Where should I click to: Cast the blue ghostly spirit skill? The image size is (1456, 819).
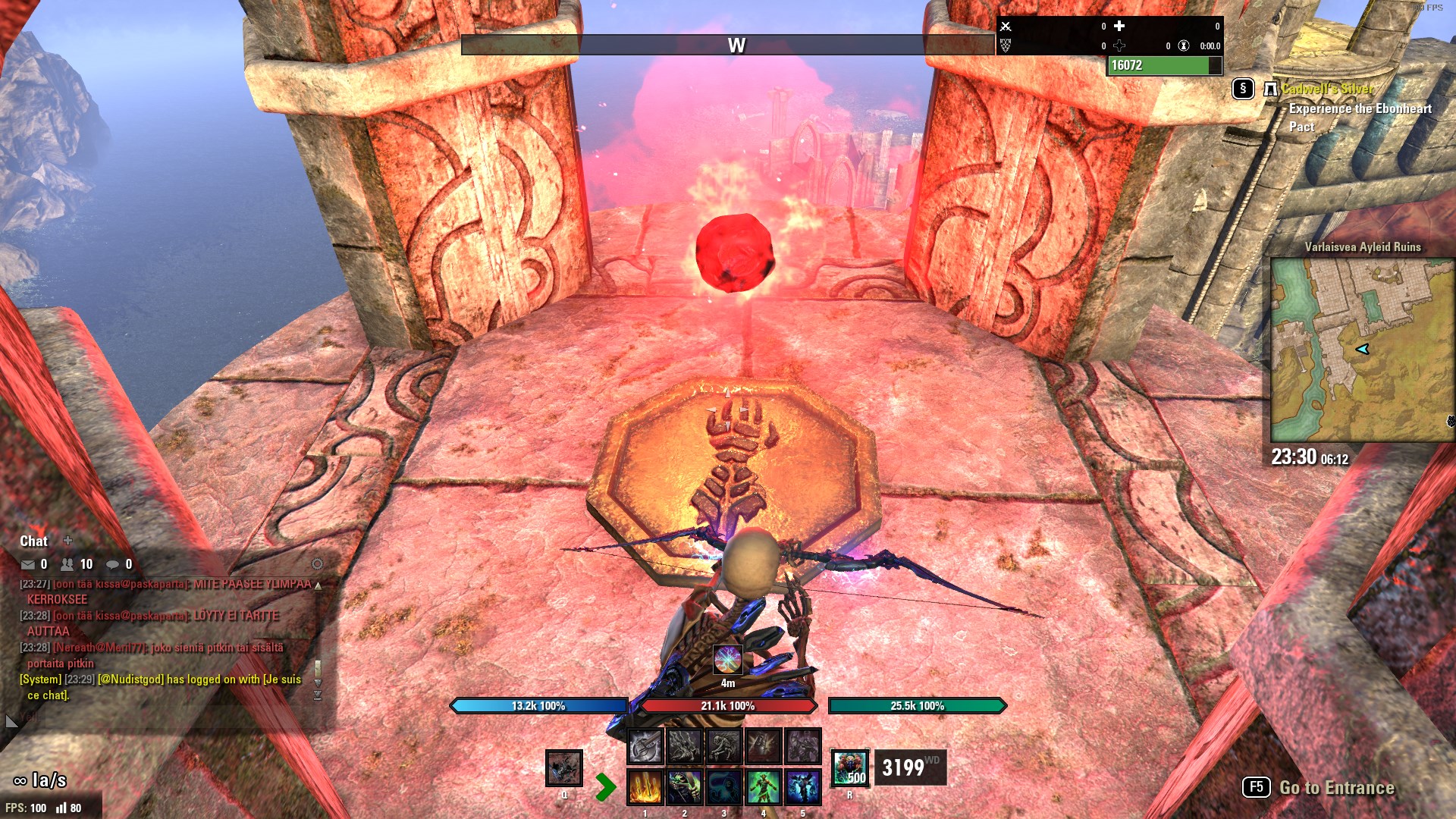tap(723, 786)
